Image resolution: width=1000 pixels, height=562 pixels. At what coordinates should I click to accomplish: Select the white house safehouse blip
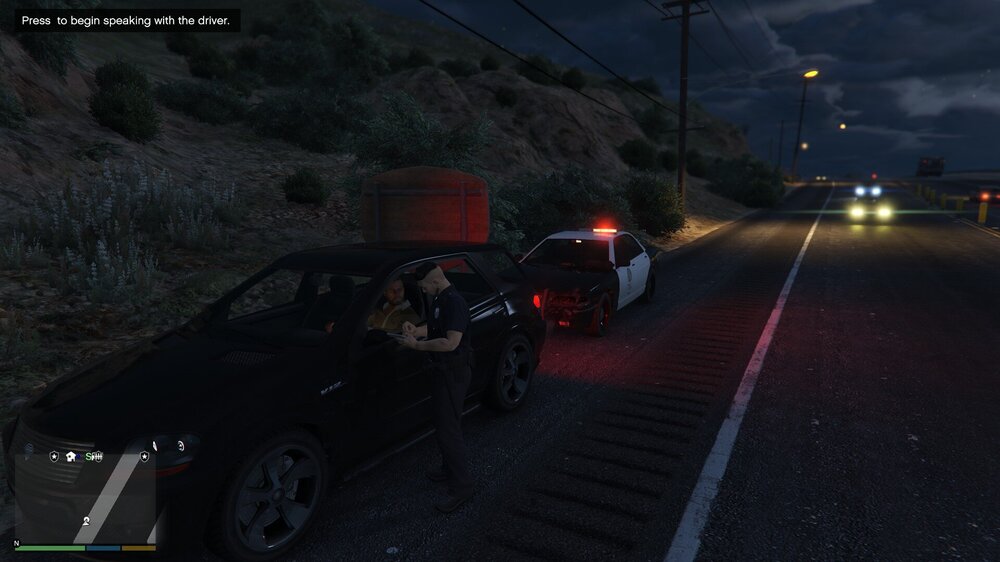(x=71, y=456)
